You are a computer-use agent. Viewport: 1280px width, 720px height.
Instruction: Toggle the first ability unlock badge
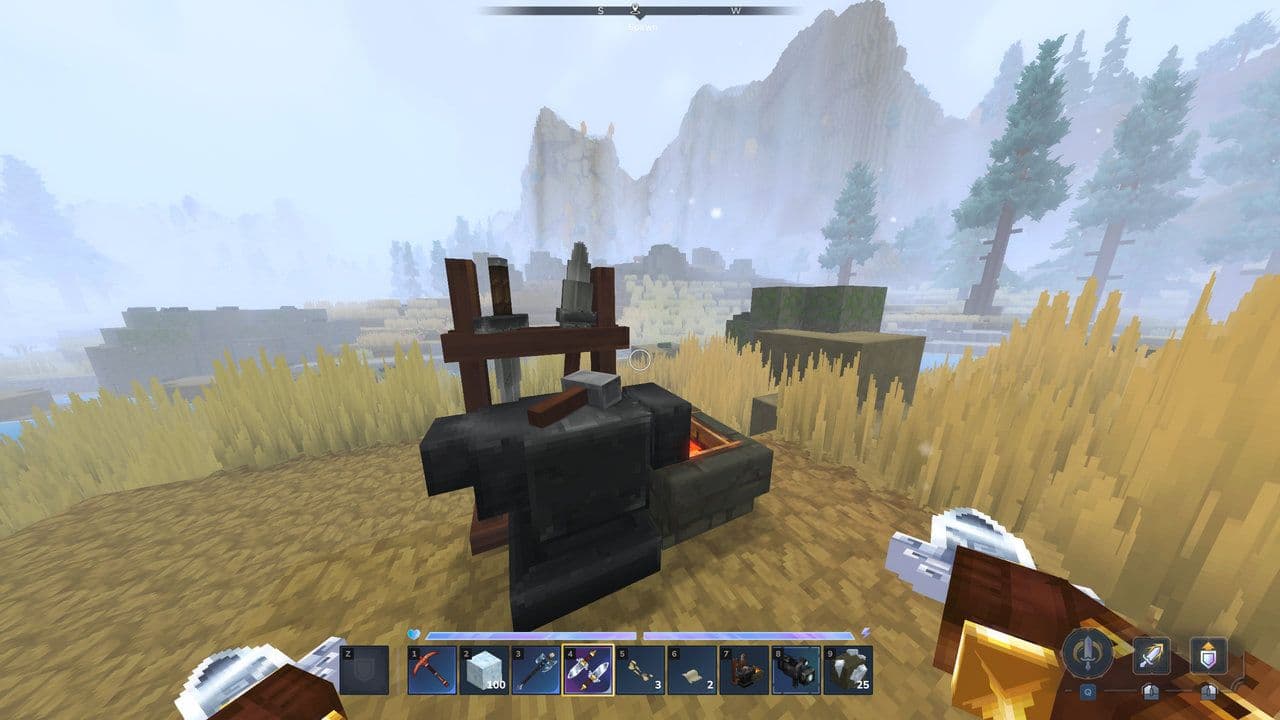tap(1151, 691)
